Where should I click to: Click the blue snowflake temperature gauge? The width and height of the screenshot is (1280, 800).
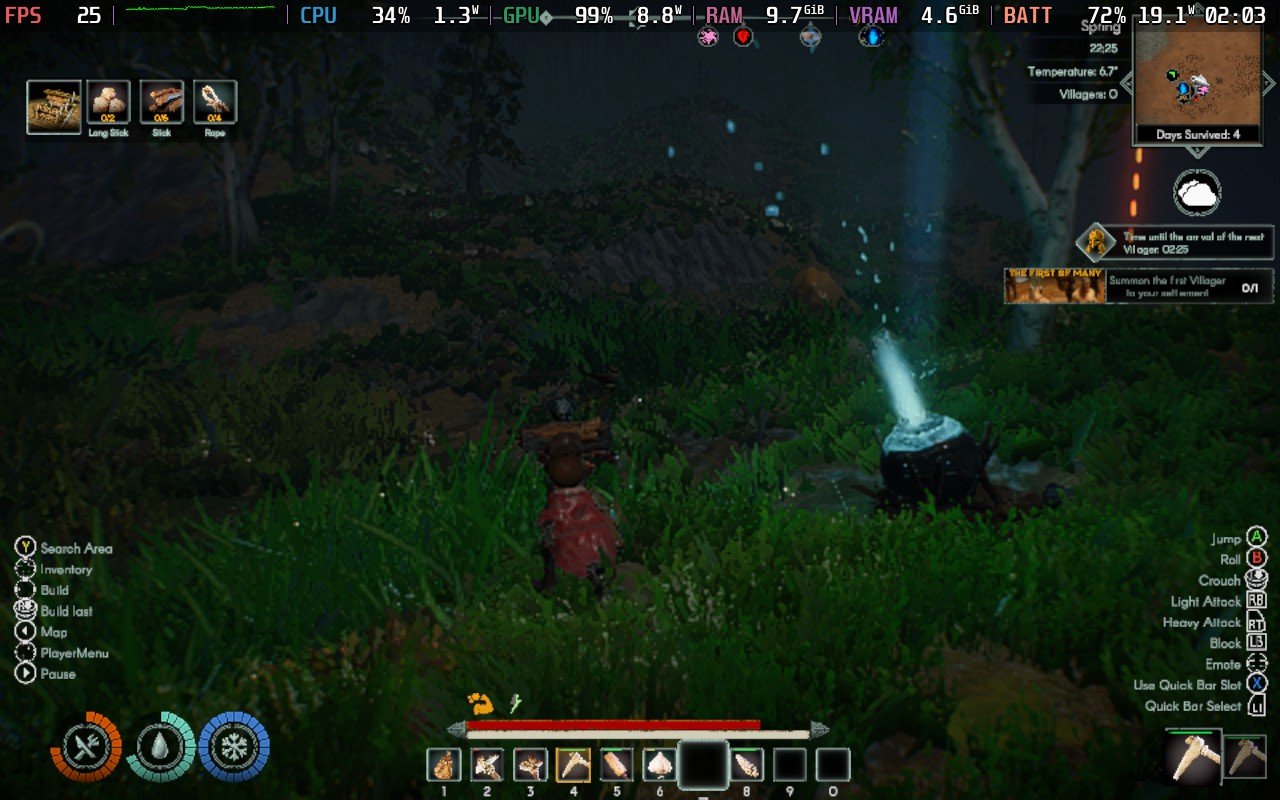pos(234,746)
